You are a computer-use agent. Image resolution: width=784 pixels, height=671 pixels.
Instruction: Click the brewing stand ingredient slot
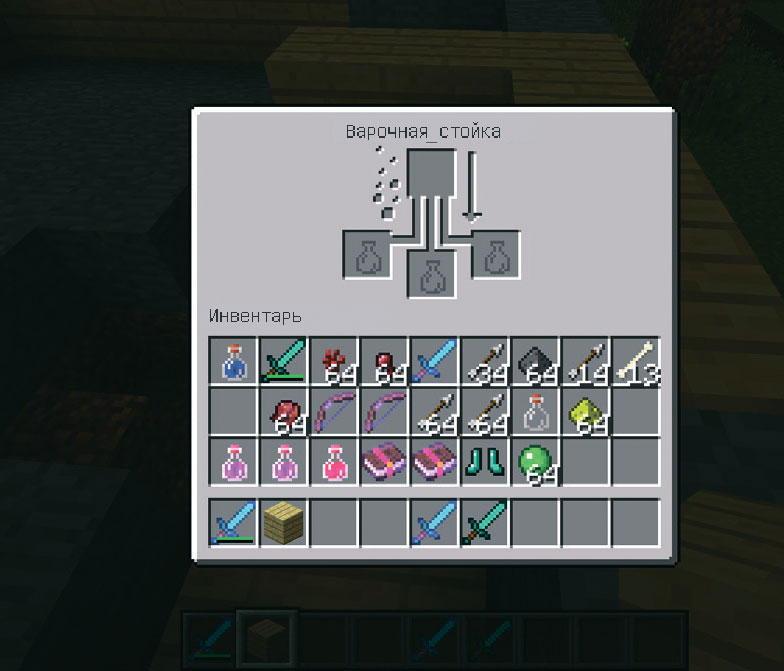(x=432, y=173)
